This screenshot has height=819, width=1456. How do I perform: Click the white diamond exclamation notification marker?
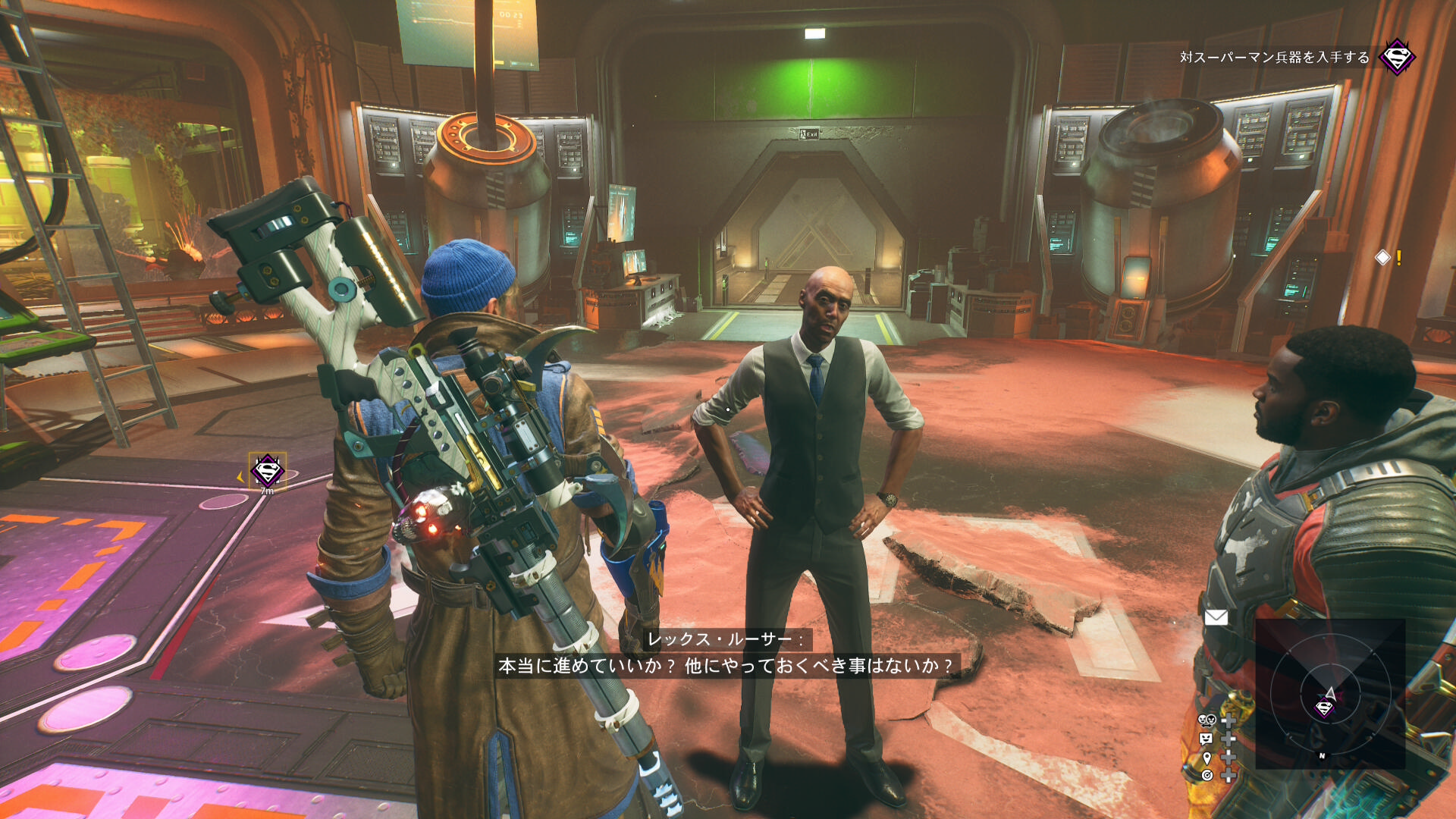pos(1383,258)
